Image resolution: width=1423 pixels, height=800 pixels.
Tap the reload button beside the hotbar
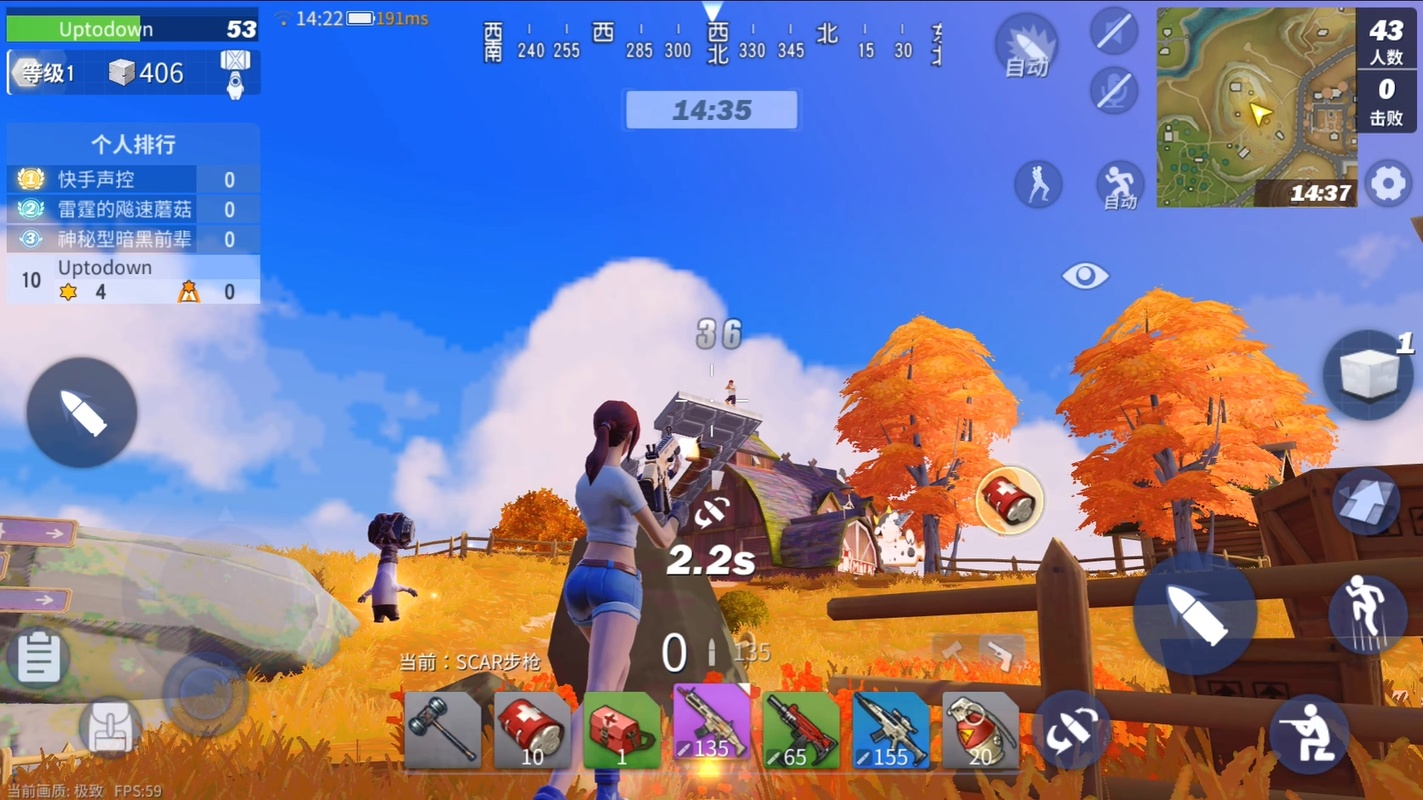point(1071,729)
